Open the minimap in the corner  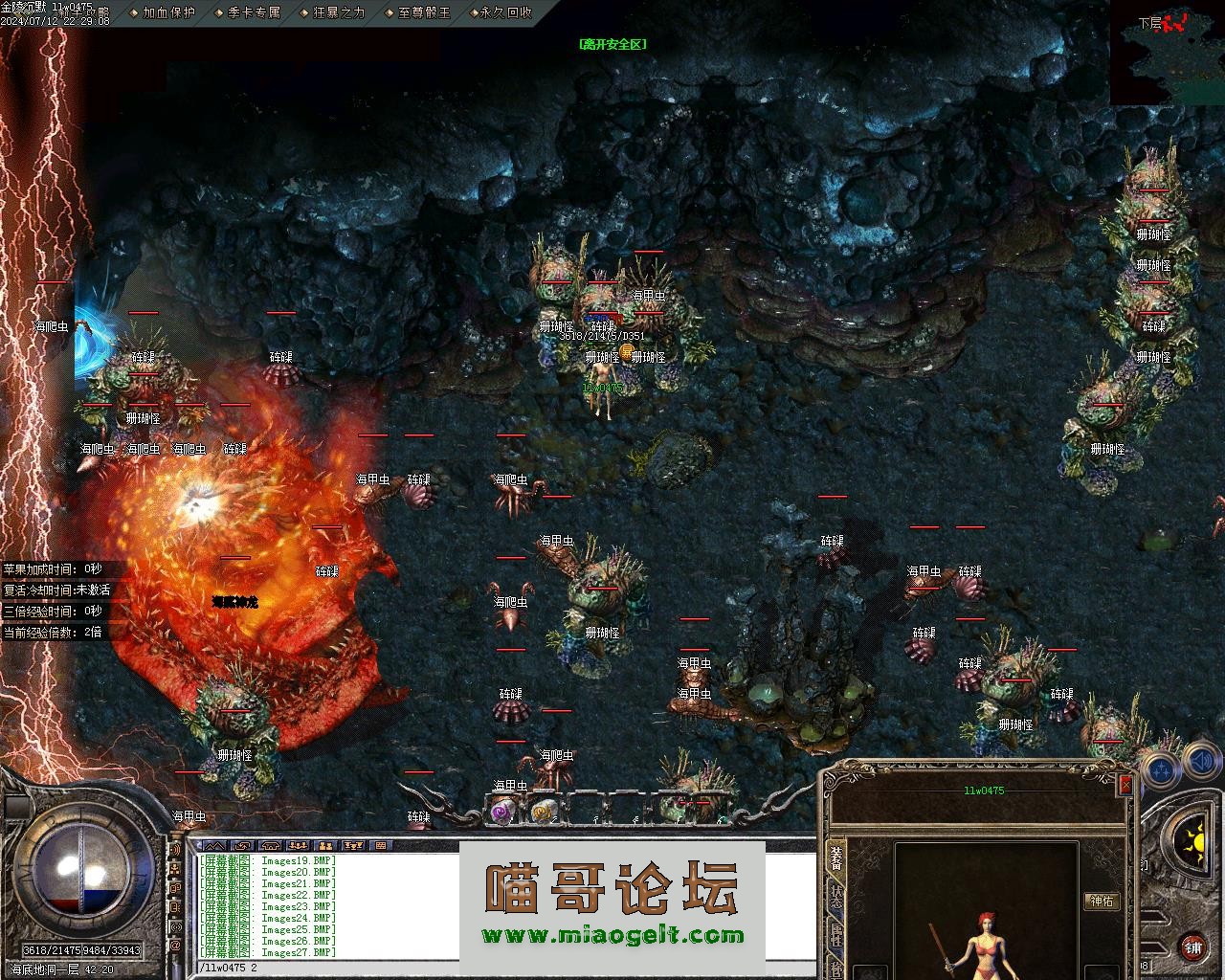pyautogui.click(x=1167, y=52)
